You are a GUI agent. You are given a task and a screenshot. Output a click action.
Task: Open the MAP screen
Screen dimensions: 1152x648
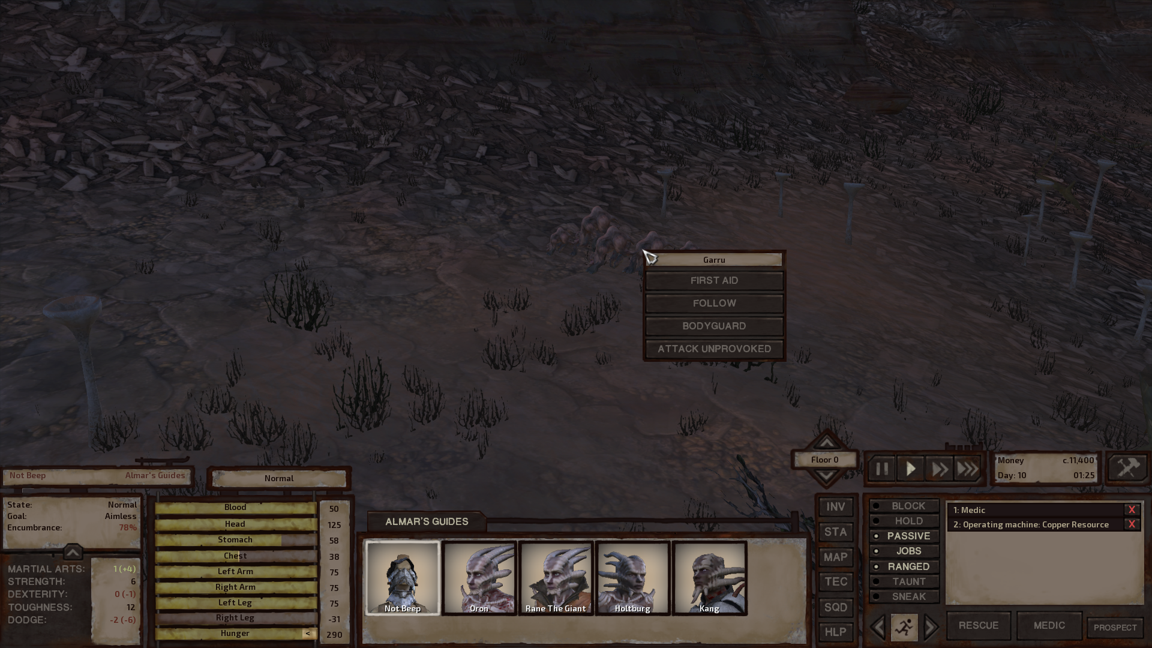[835, 557]
